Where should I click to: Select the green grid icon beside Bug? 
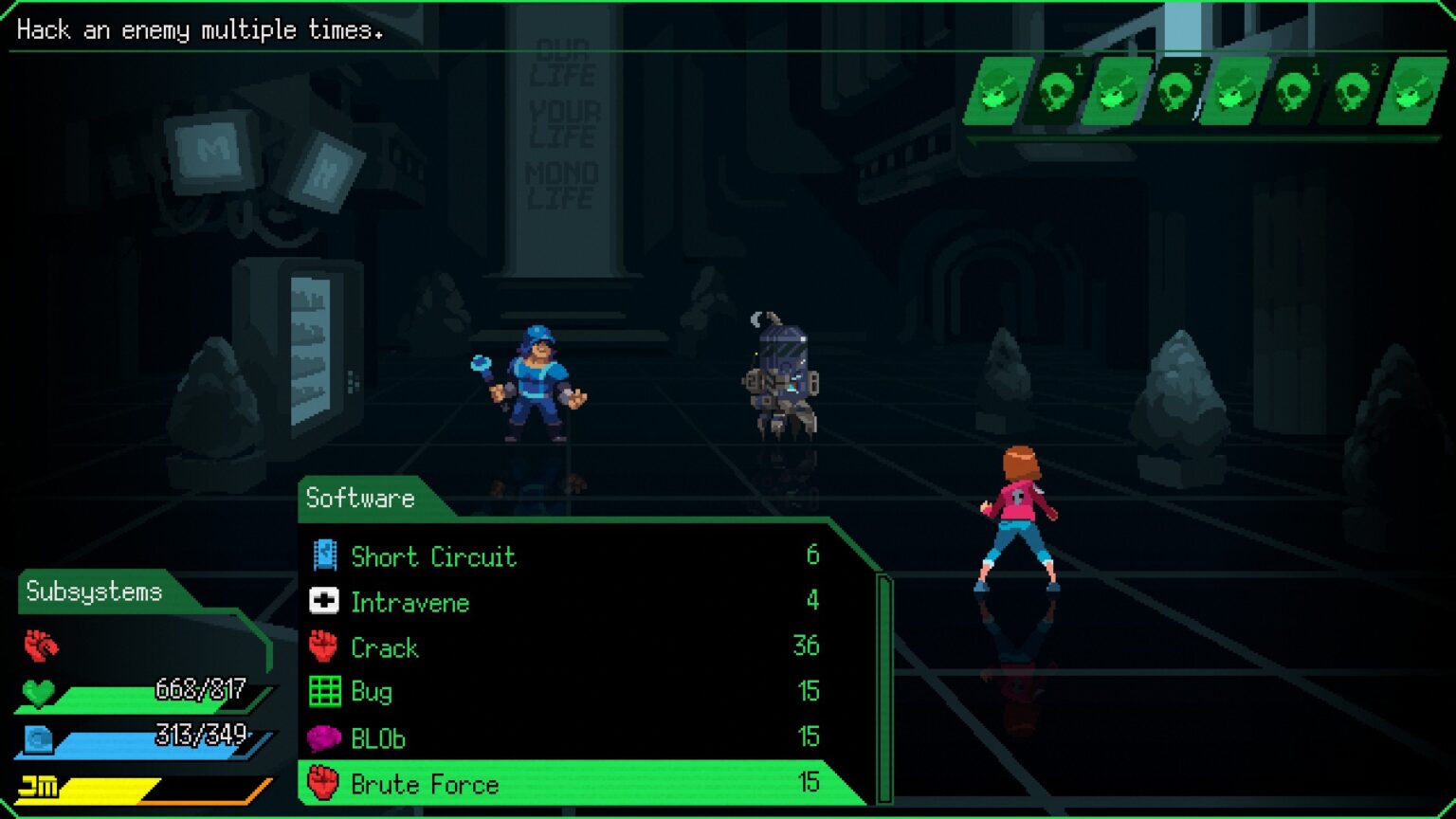323,692
